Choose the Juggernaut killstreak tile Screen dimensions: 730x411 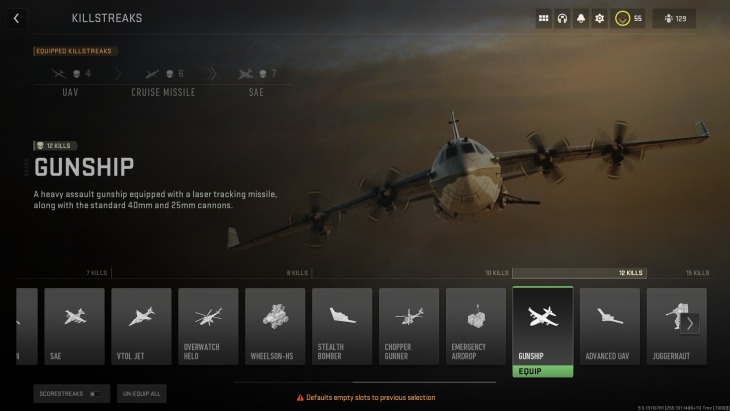coord(672,326)
